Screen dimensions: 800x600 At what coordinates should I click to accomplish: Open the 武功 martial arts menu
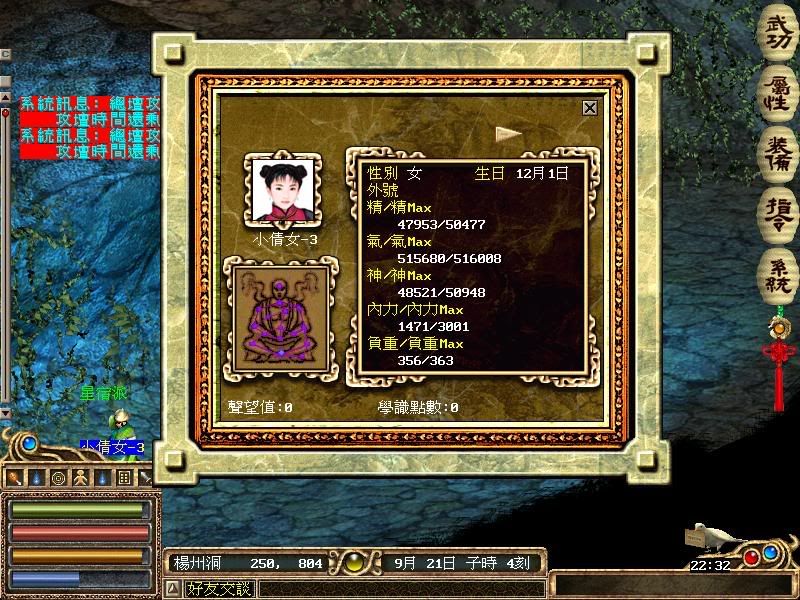(x=778, y=33)
